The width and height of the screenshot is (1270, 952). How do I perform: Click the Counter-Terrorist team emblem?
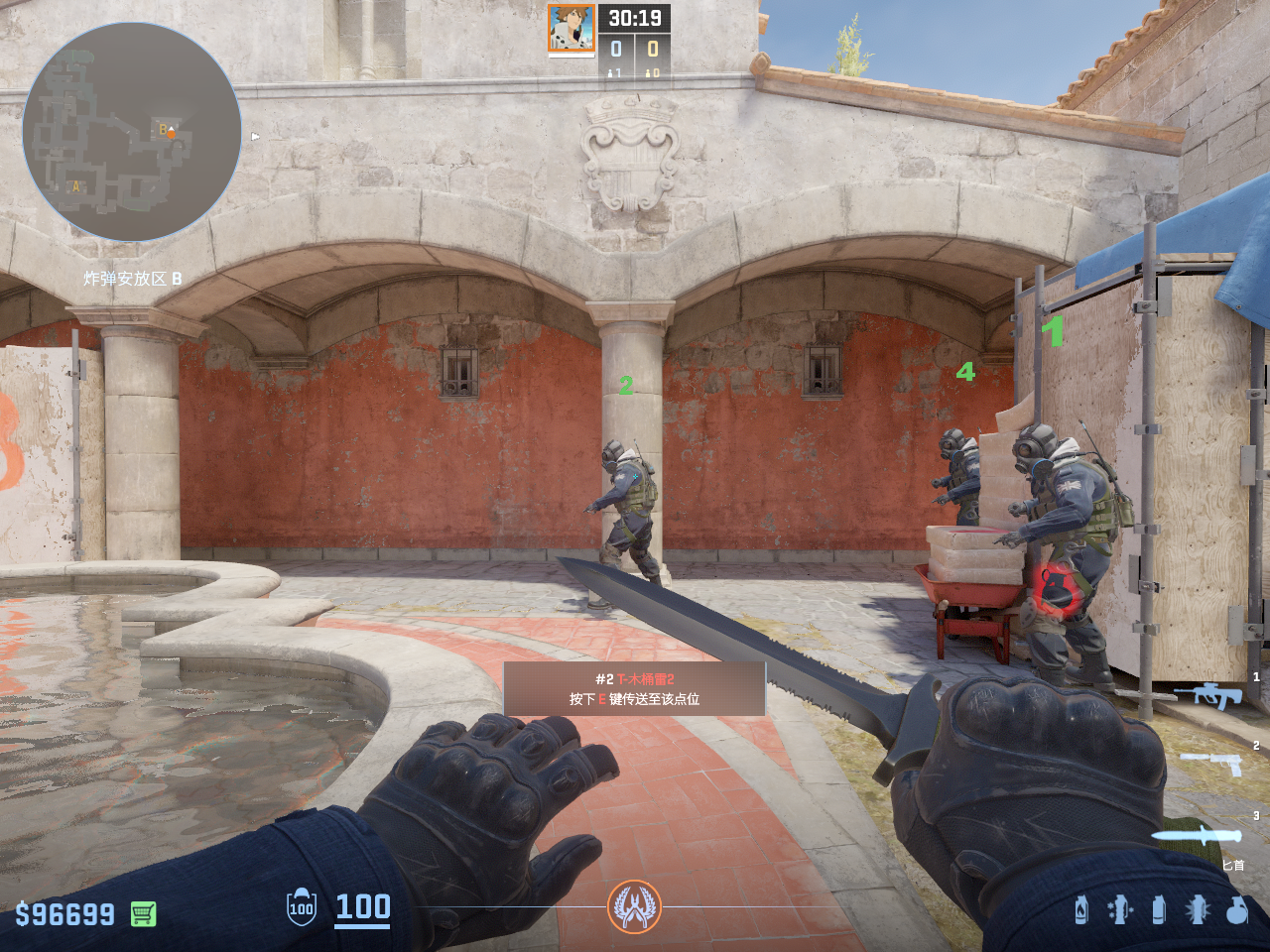coord(634,906)
